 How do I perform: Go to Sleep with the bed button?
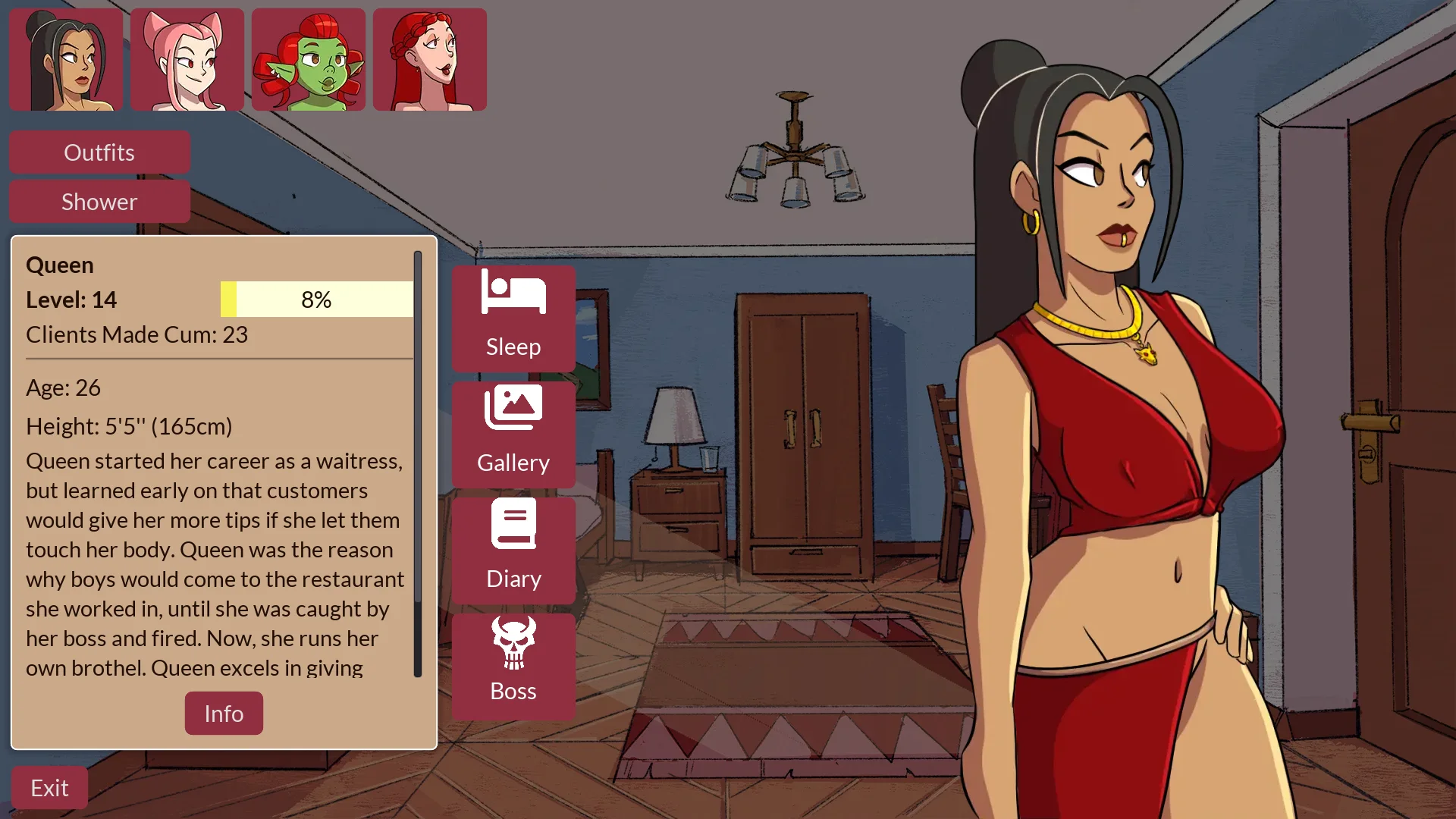tap(513, 318)
